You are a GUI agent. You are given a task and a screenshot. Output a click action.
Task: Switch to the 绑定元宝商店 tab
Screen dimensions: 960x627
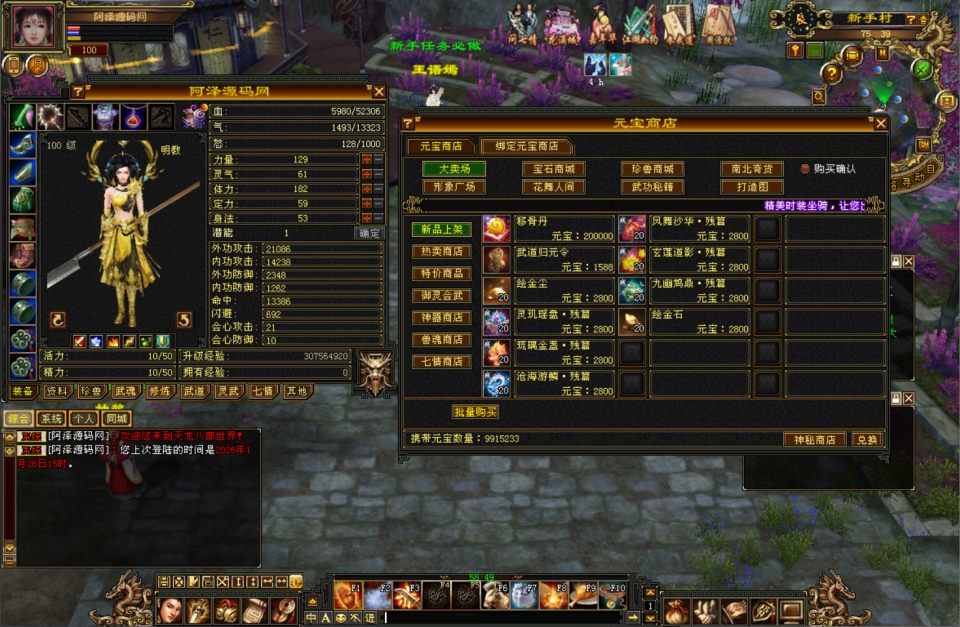(x=526, y=146)
